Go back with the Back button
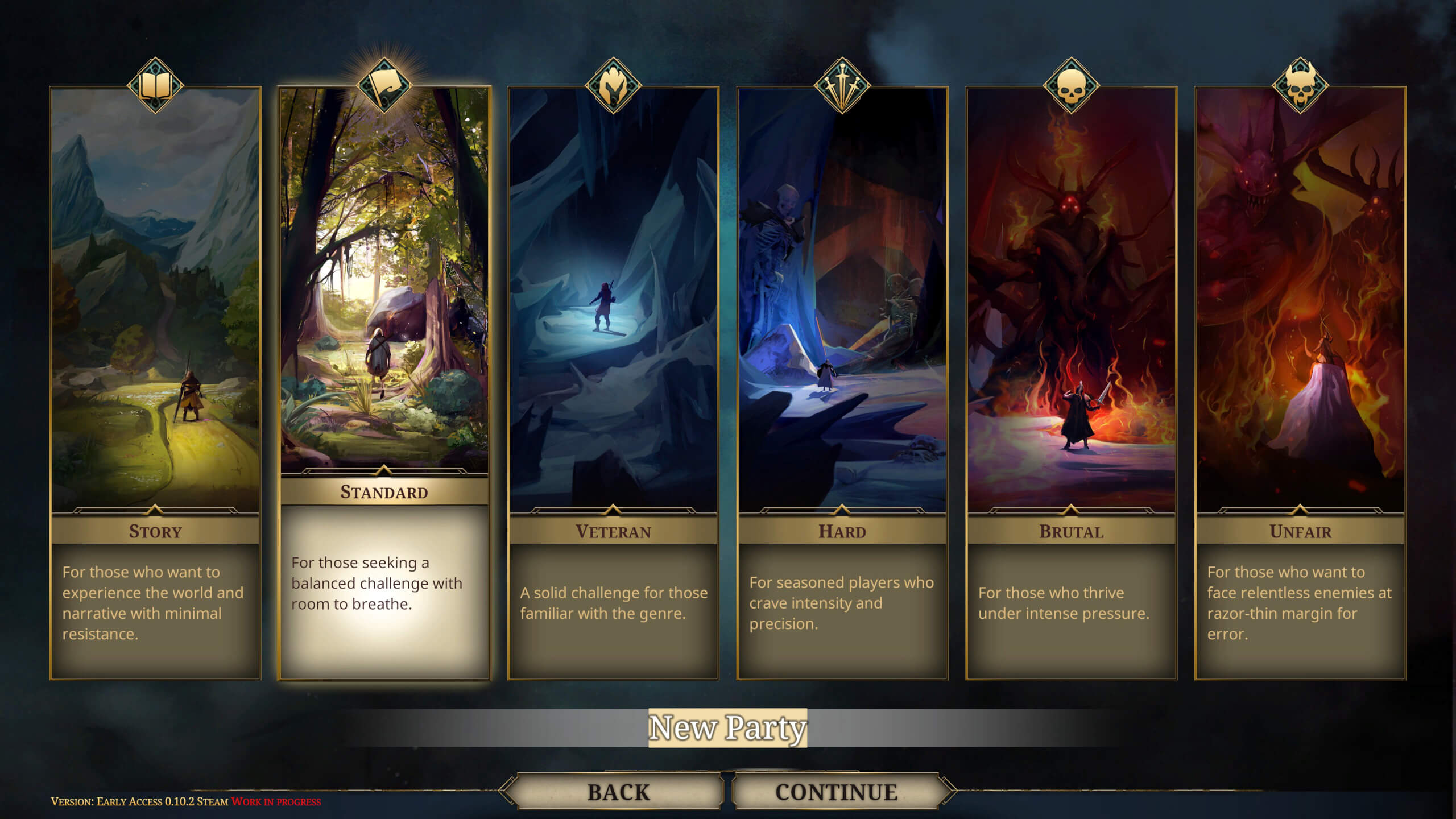 click(x=618, y=792)
